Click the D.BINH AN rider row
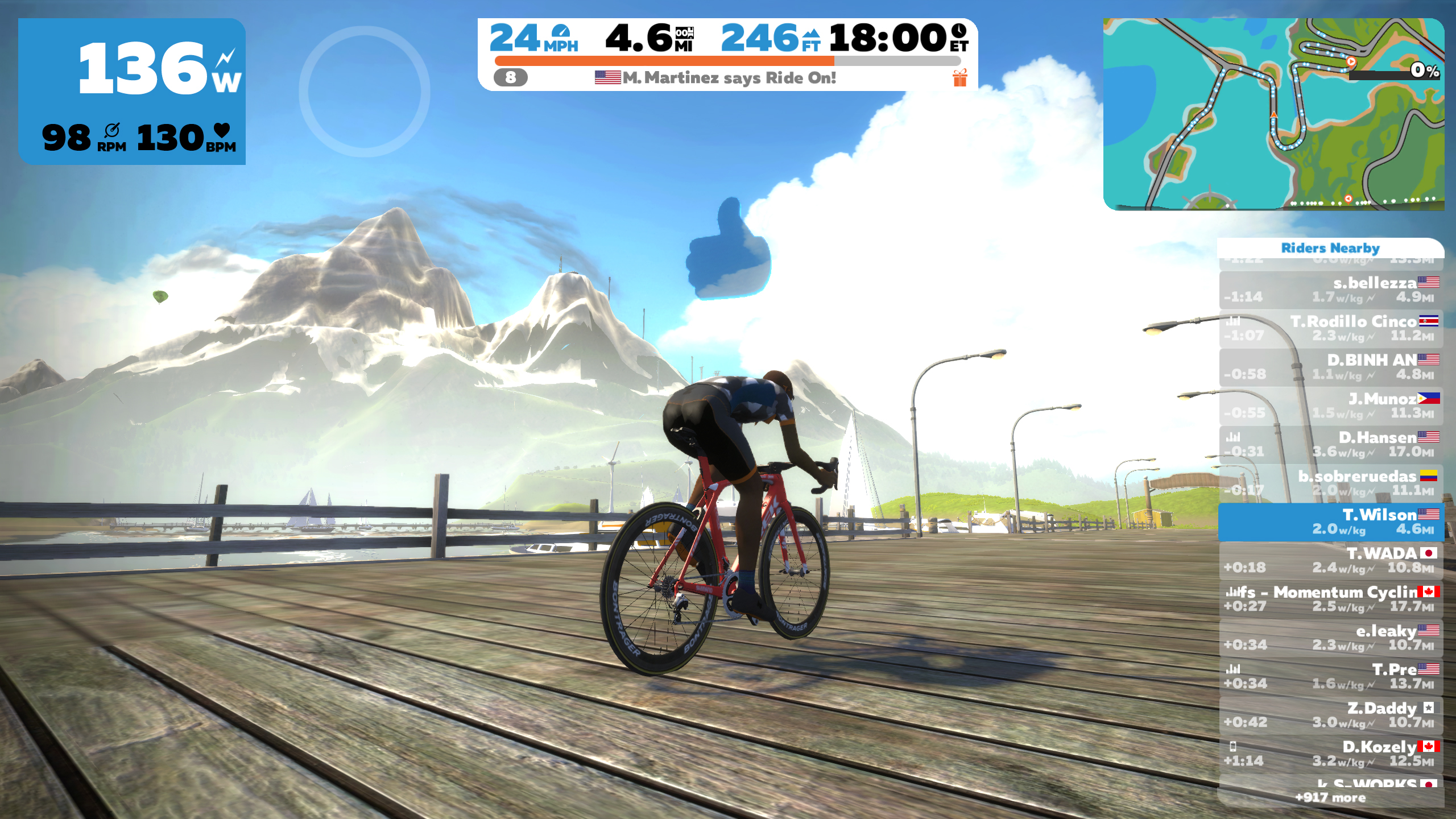 (x=1331, y=367)
